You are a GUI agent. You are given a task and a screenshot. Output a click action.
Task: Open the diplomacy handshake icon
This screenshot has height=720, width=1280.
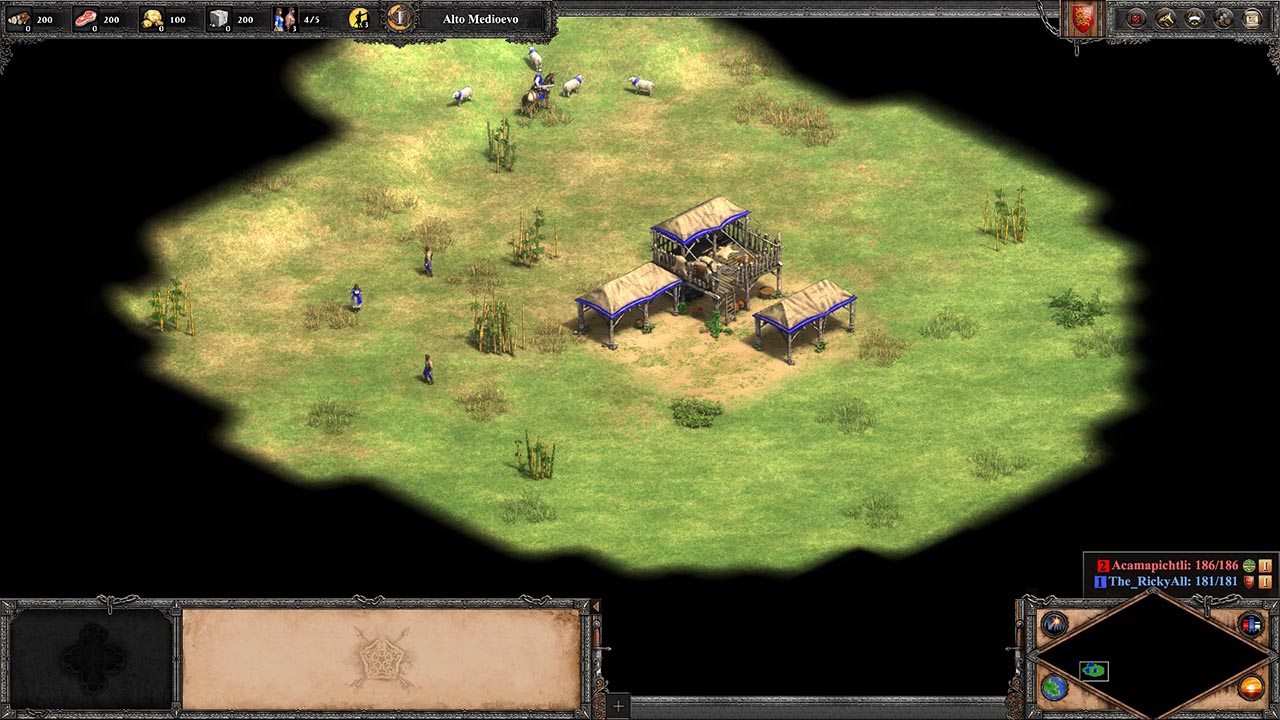pos(1194,19)
